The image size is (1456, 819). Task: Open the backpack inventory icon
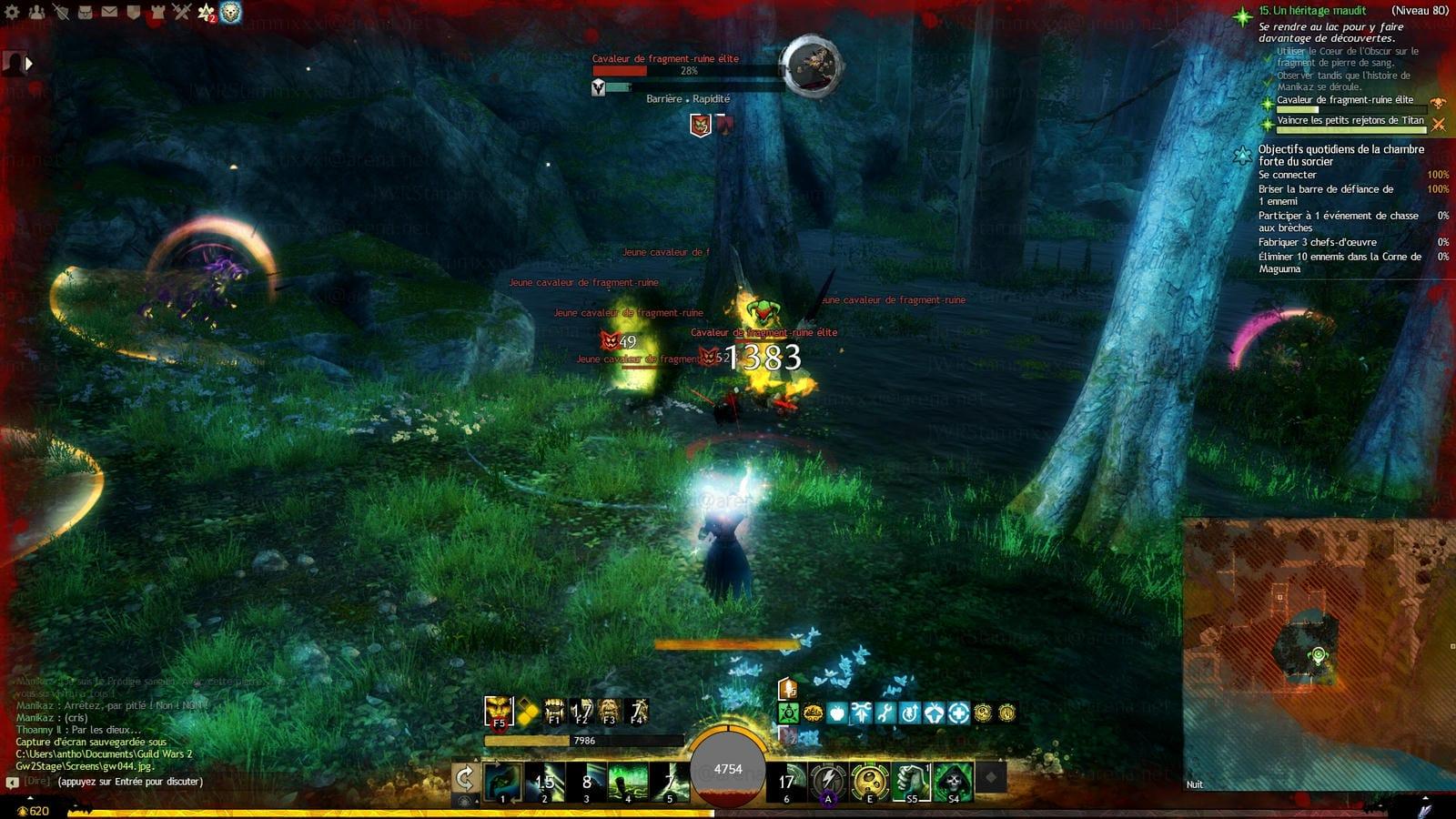tap(86, 12)
